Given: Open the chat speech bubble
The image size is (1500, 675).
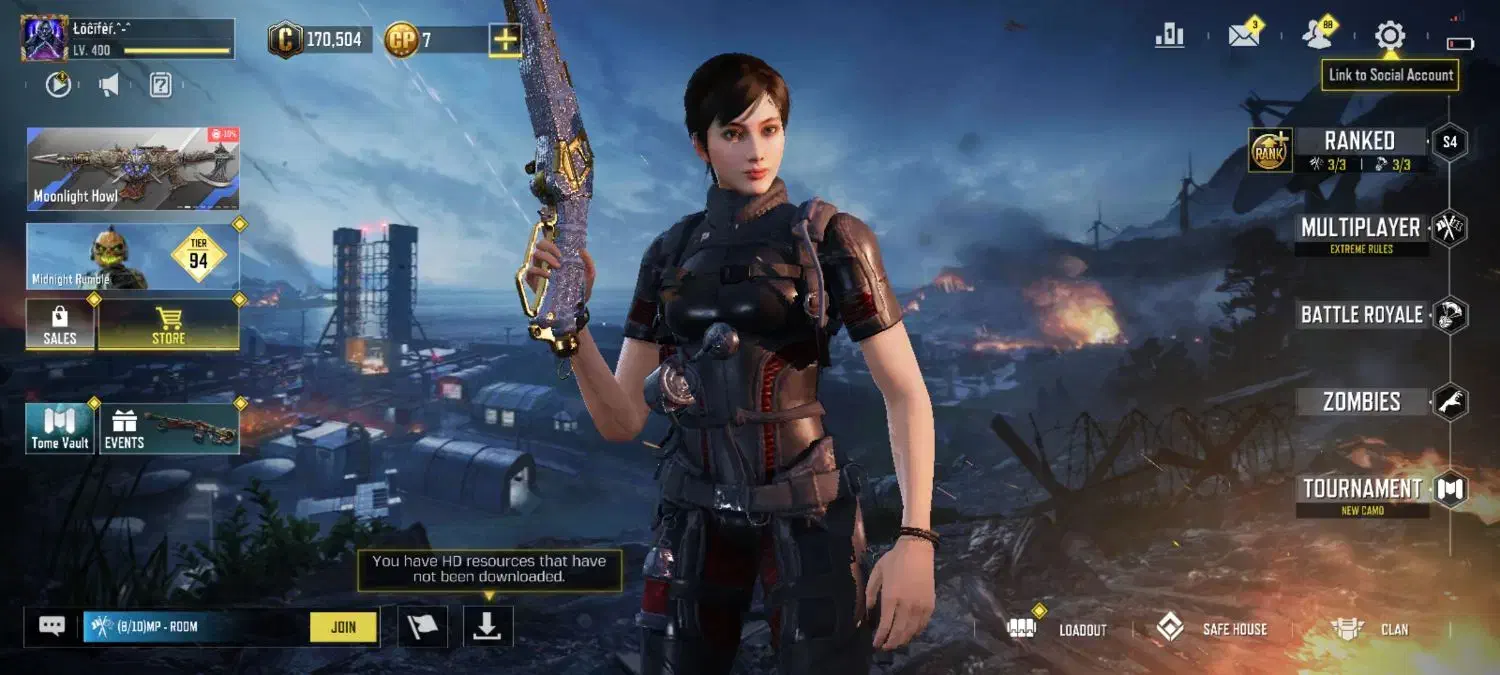Looking at the screenshot, I should pyautogui.click(x=52, y=626).
